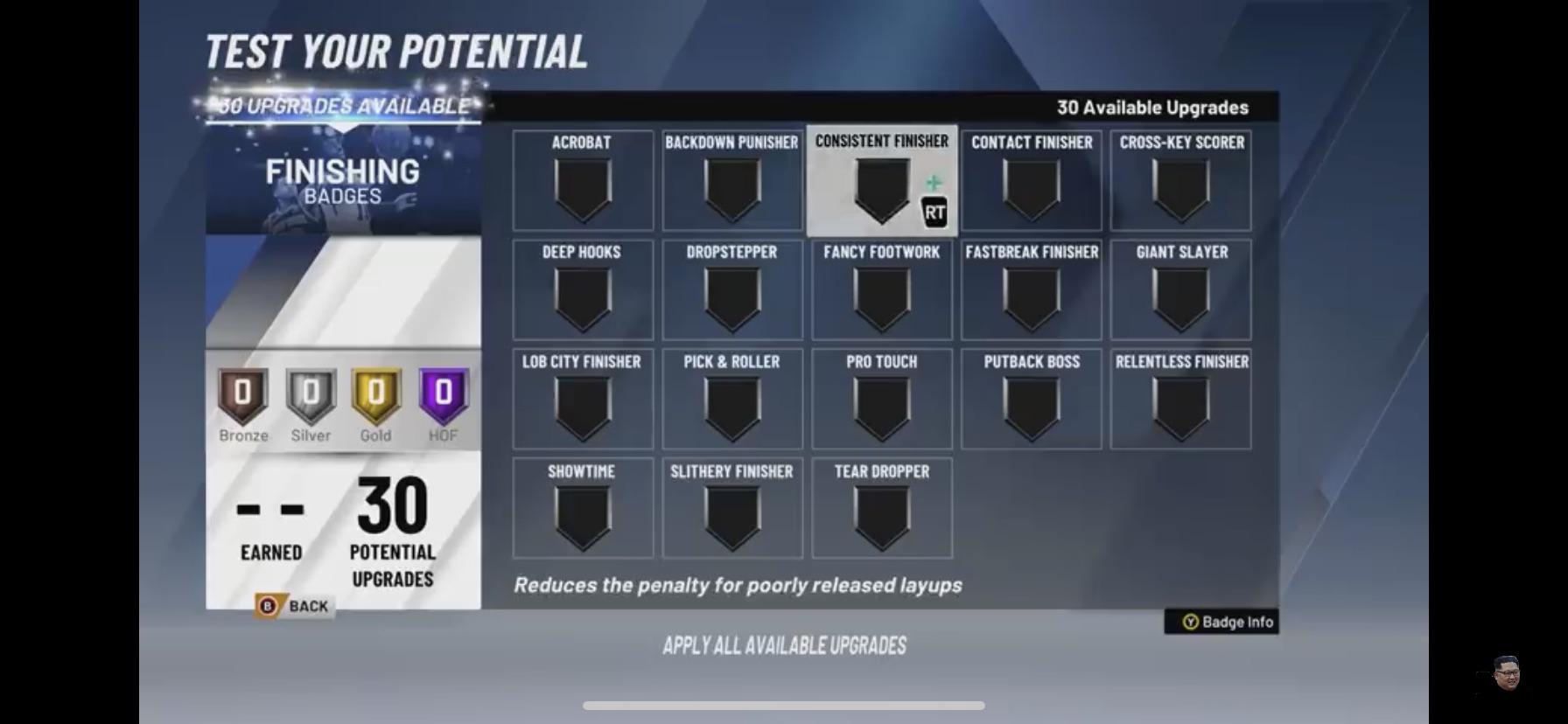The width and height of the screenshot is (1568, 724).
Task: Expand the Consistent Finisher upgrade option
Action: pyautogui.click(x=881, y=181)
